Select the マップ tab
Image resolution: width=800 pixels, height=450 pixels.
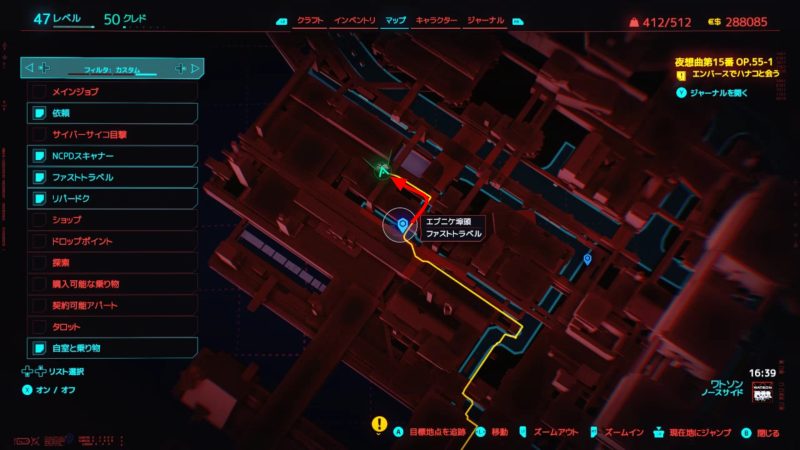tap(395, 20)
